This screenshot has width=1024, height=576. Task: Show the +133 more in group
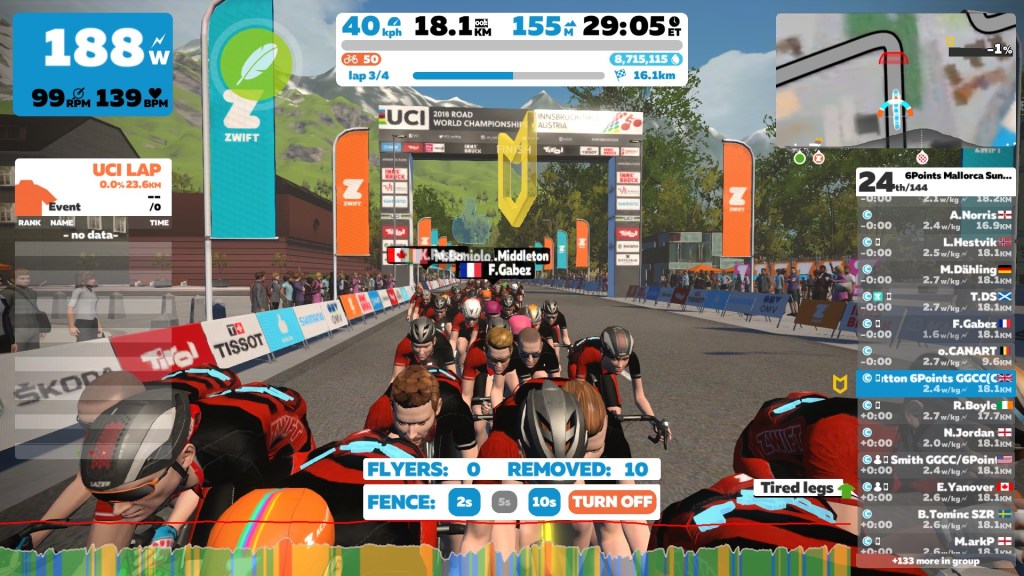point(936,562)
